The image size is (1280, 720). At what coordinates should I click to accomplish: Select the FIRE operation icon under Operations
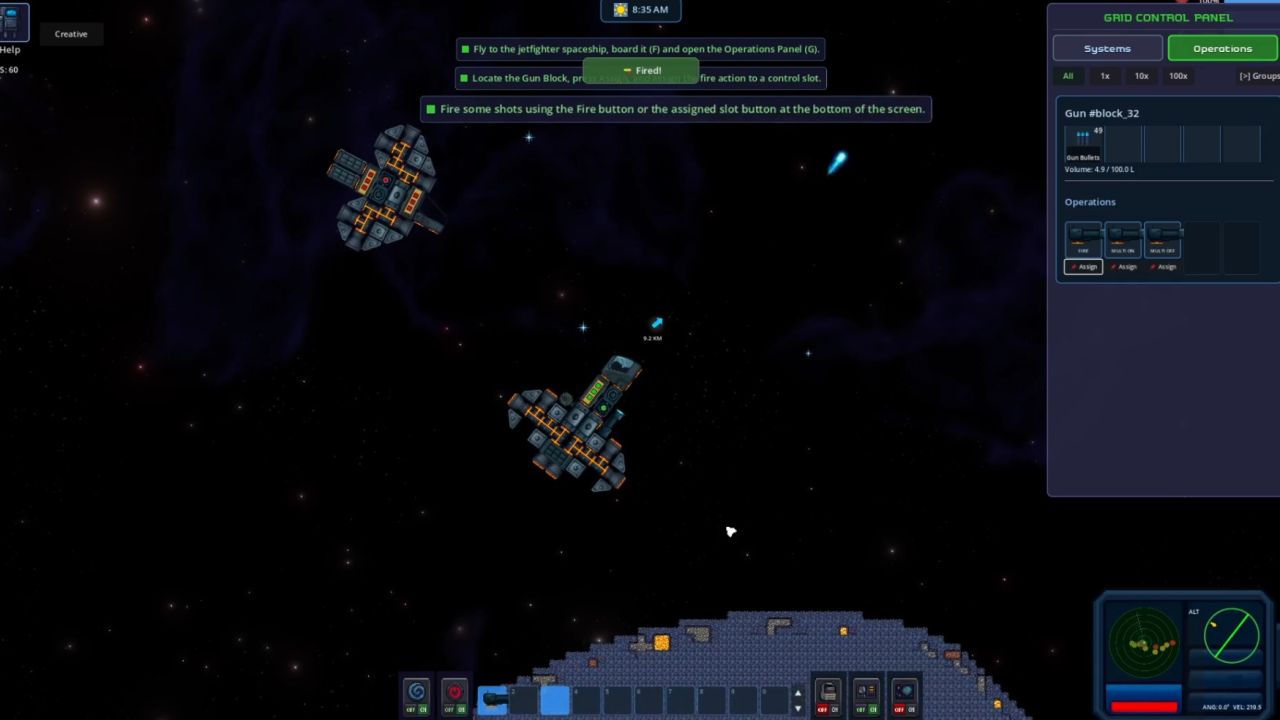(1083, 240)
